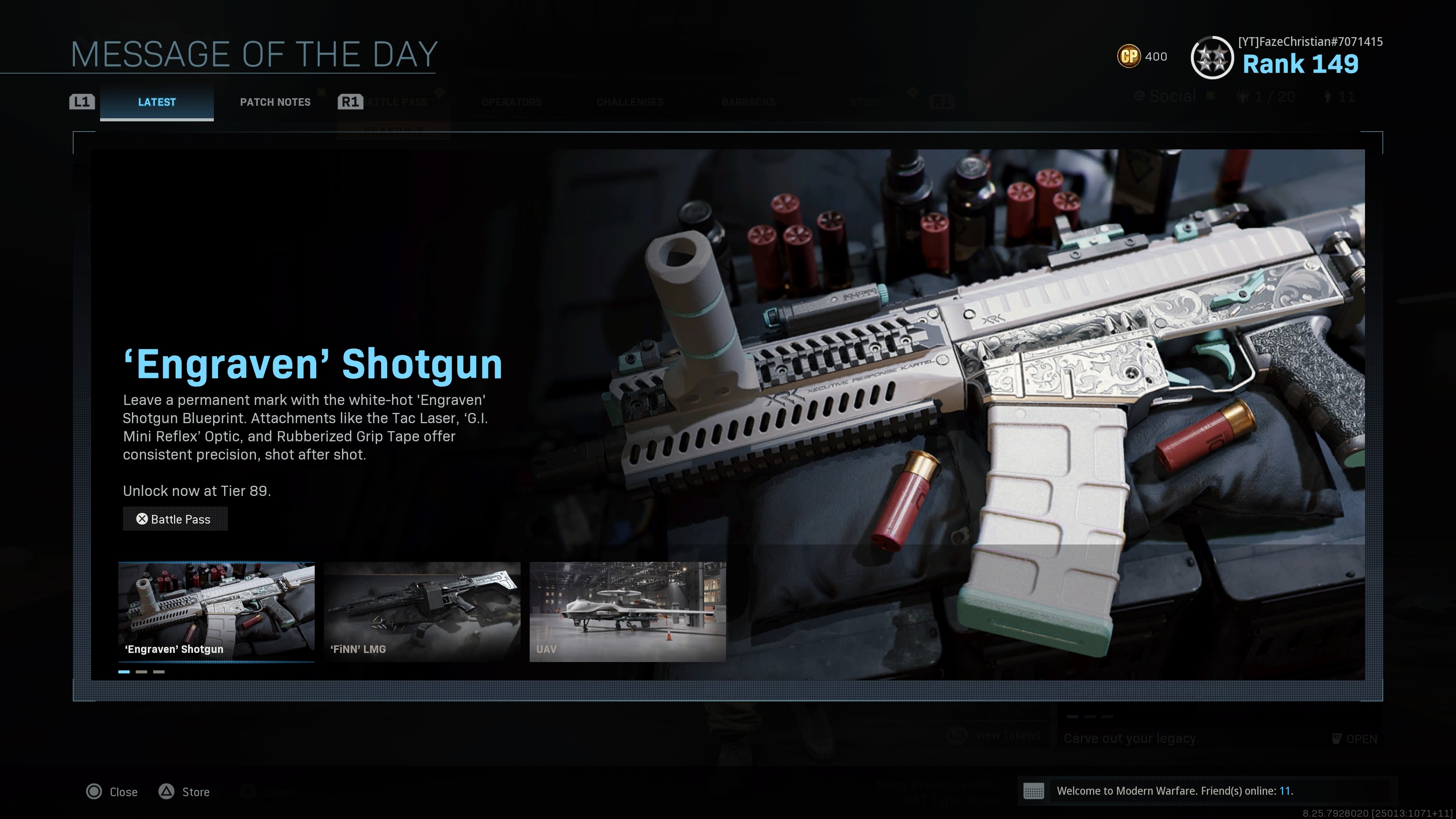The width and height of the screenshot is (1456, 819).
Task: Show the 'FiNN' LMG message
Action: pos(422,611)
